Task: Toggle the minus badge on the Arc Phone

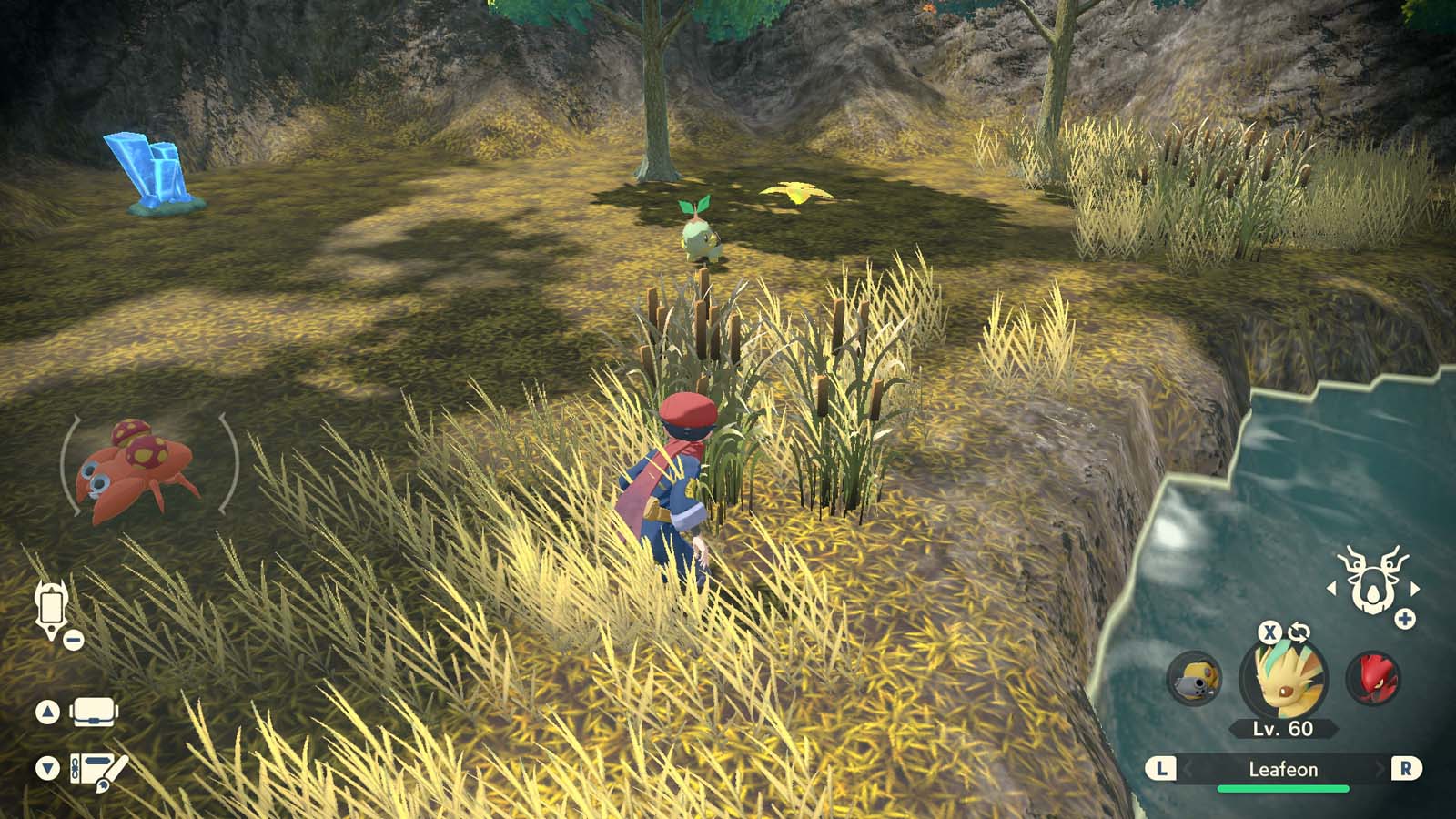Action: pyautogui.click(x=72, y=639)
